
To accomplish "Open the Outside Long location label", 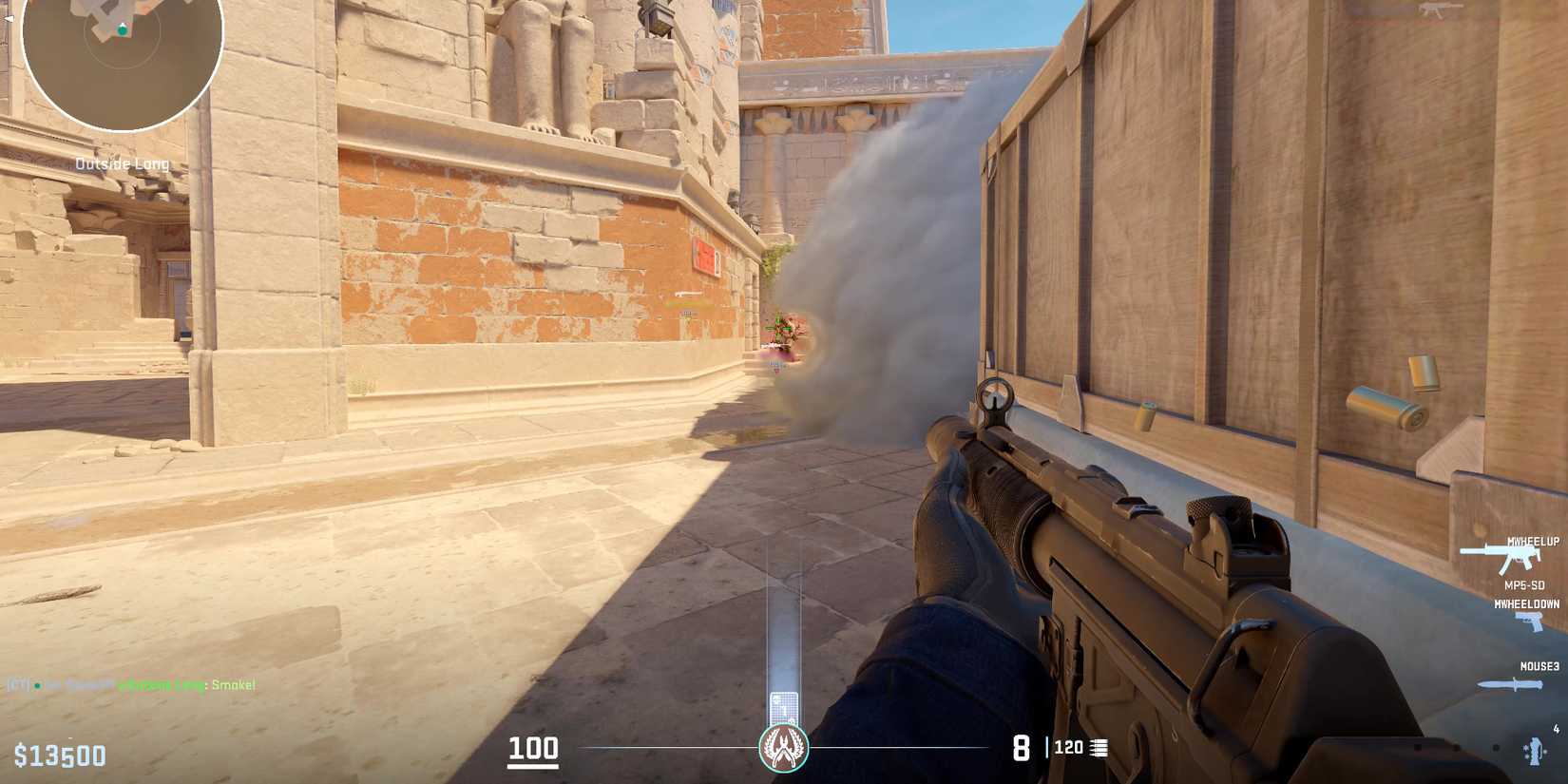I will (122, 163).
